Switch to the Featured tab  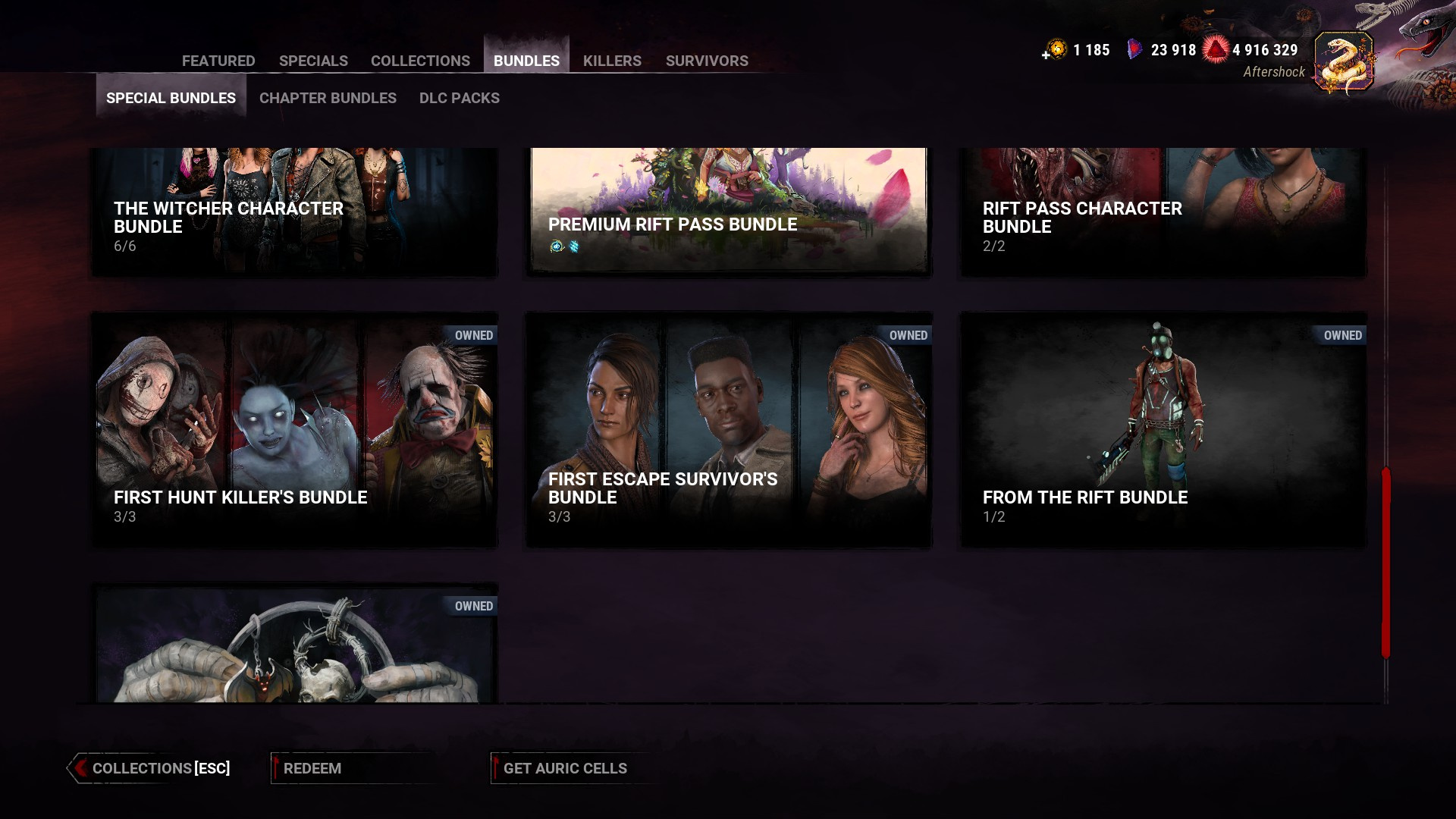click(218, 61)
